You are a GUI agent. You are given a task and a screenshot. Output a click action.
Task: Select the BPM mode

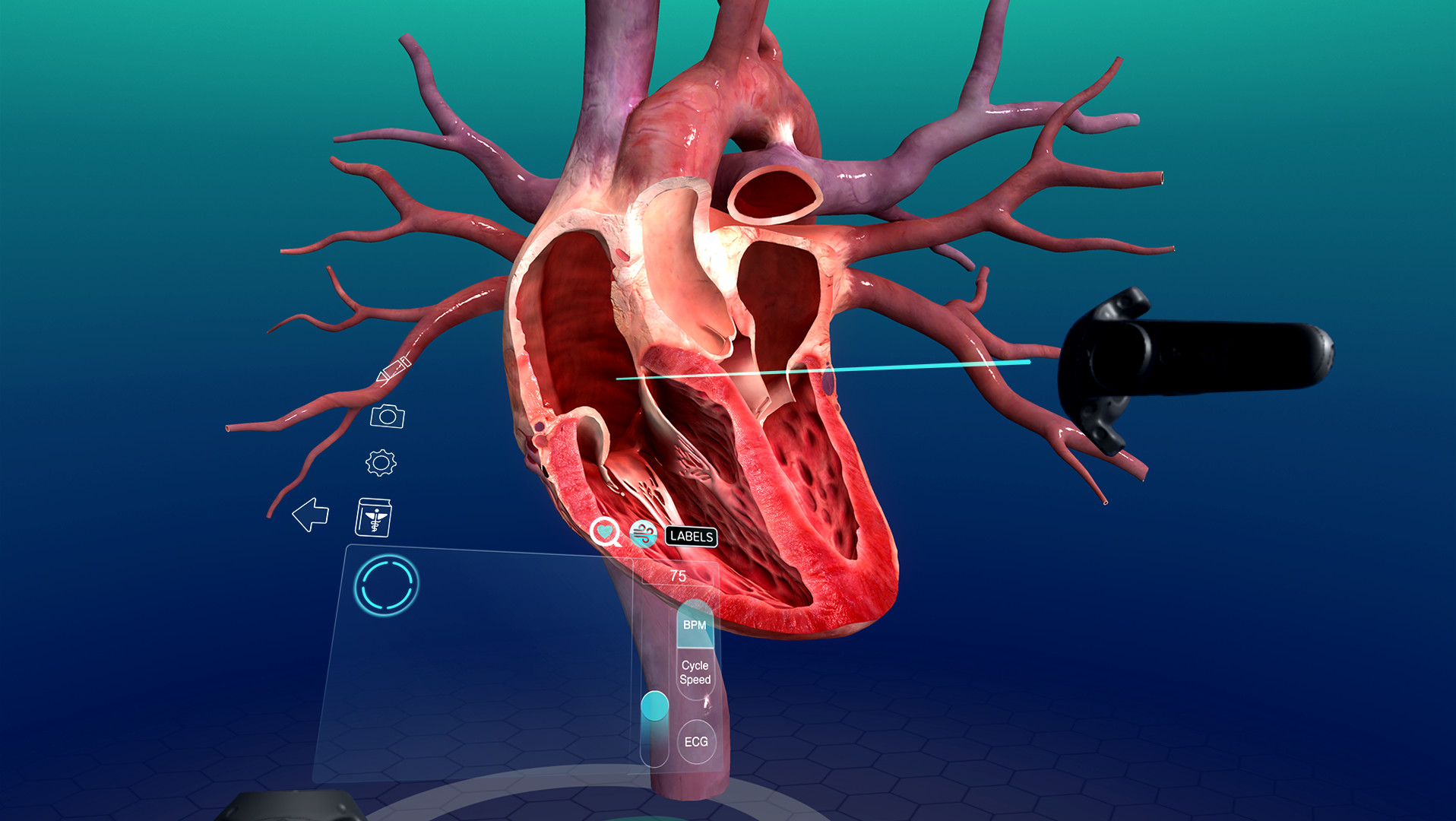coord(695,625)
